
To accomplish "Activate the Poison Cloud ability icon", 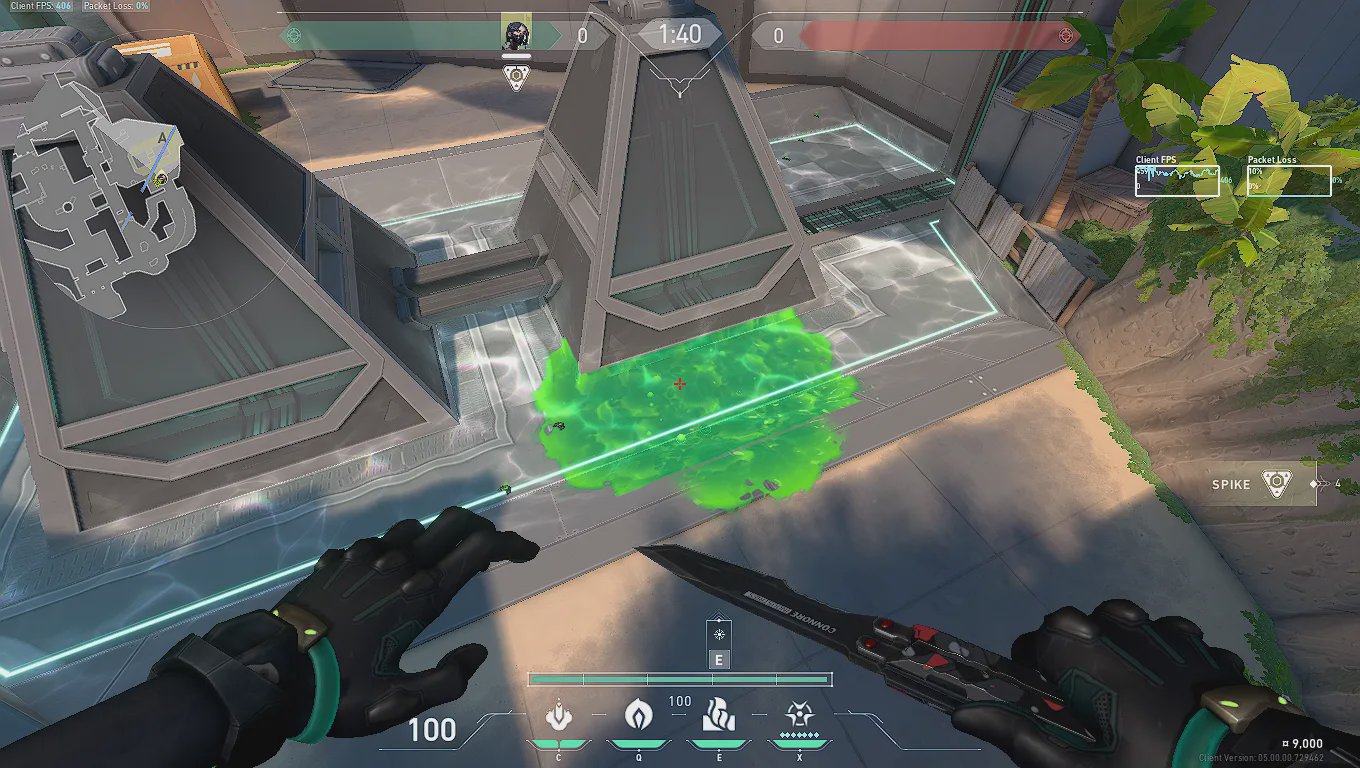I will pyautogui.click(x=638, y=716).
